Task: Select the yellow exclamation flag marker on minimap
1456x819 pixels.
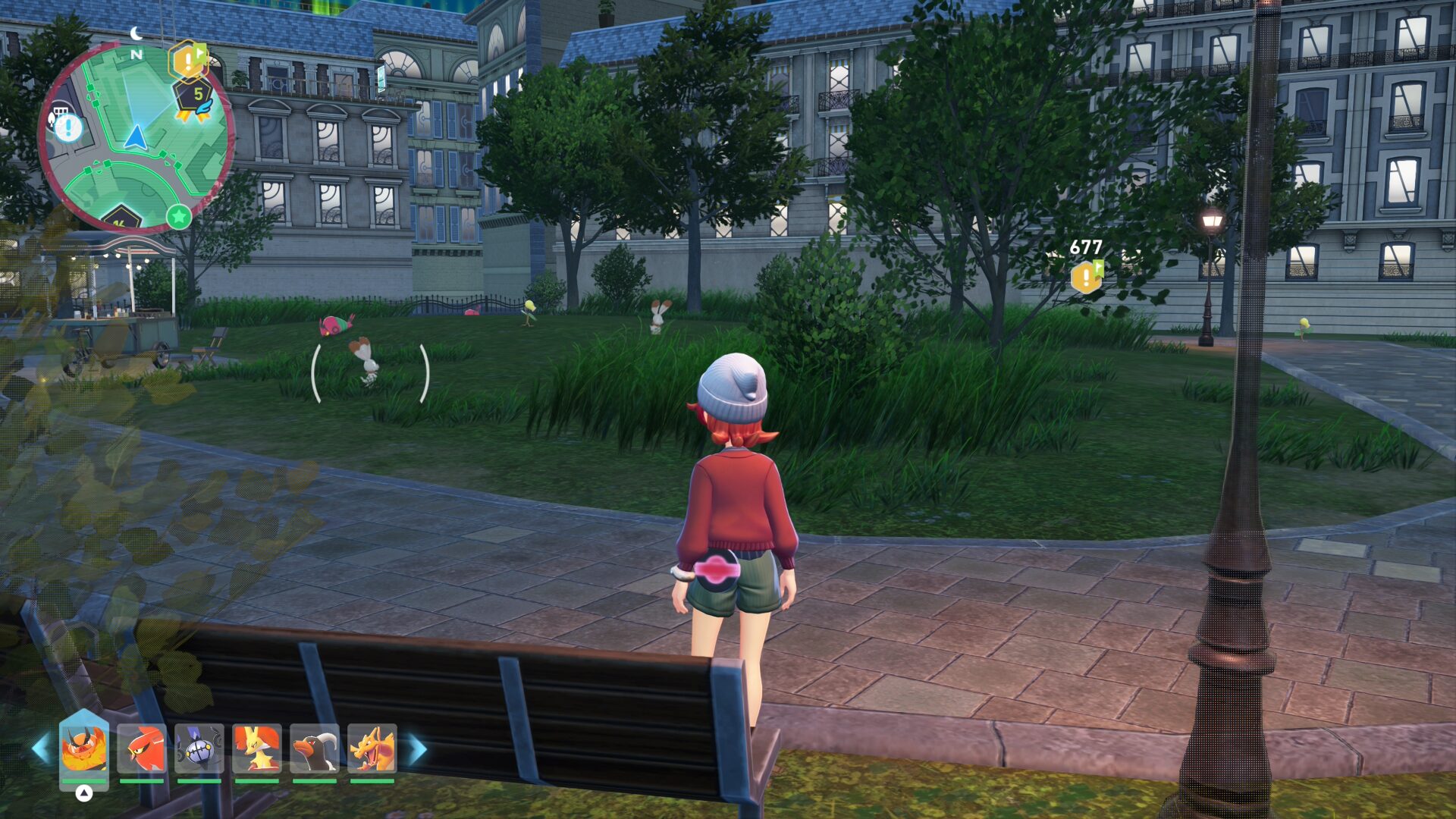Action: [187, 61]
